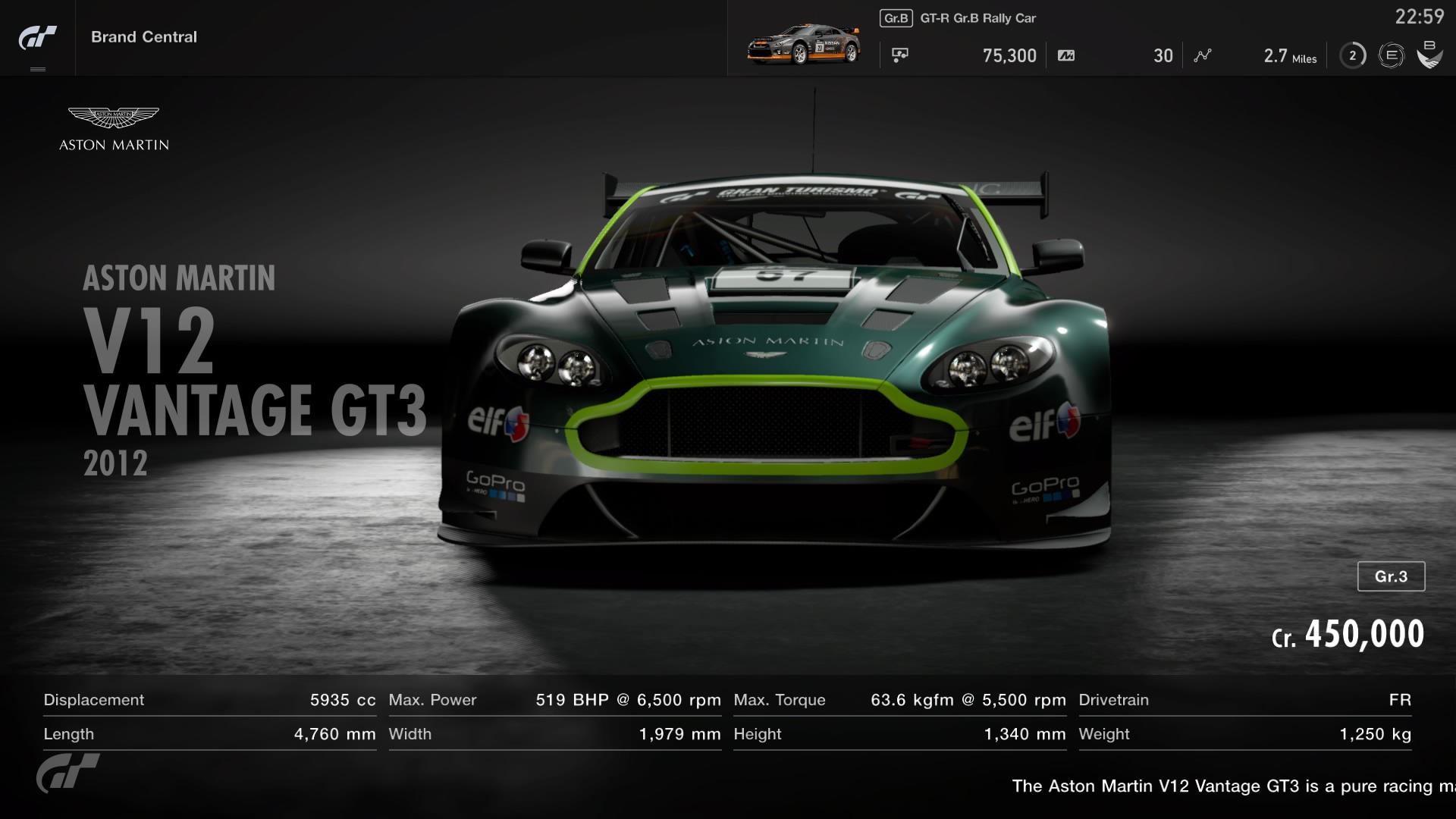1456x819 pixels.
Task: Click the Brand Central header label
Action: [x=144, y=37]
